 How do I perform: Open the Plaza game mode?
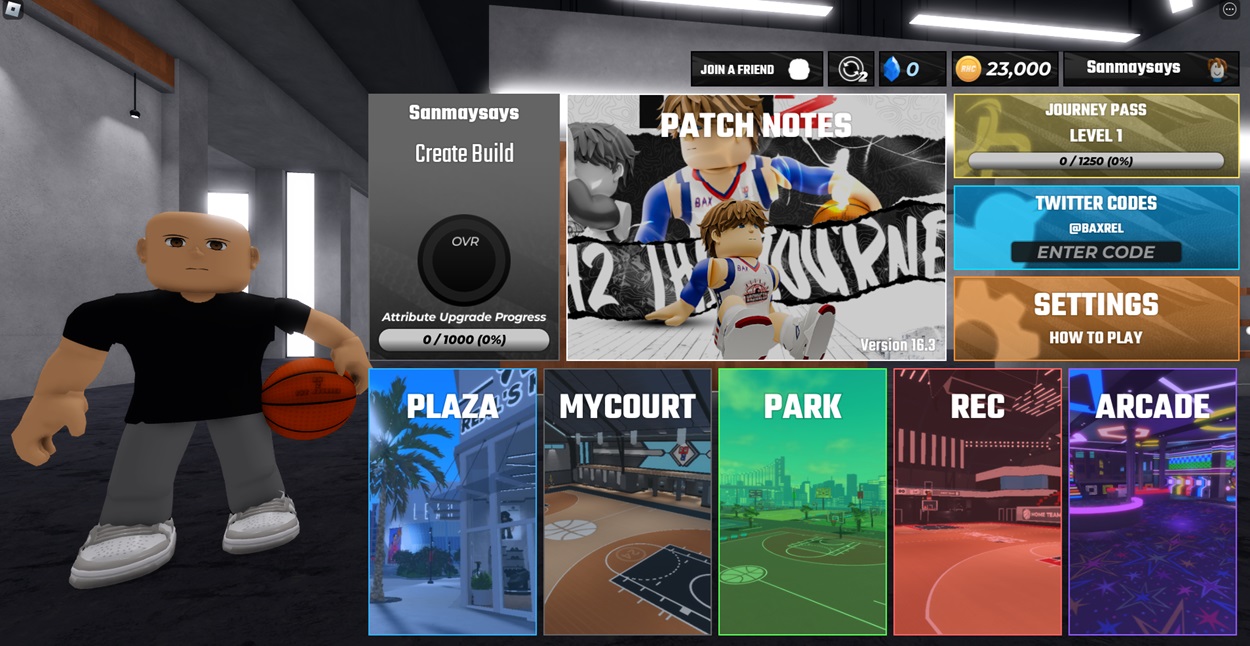(452, 501)
